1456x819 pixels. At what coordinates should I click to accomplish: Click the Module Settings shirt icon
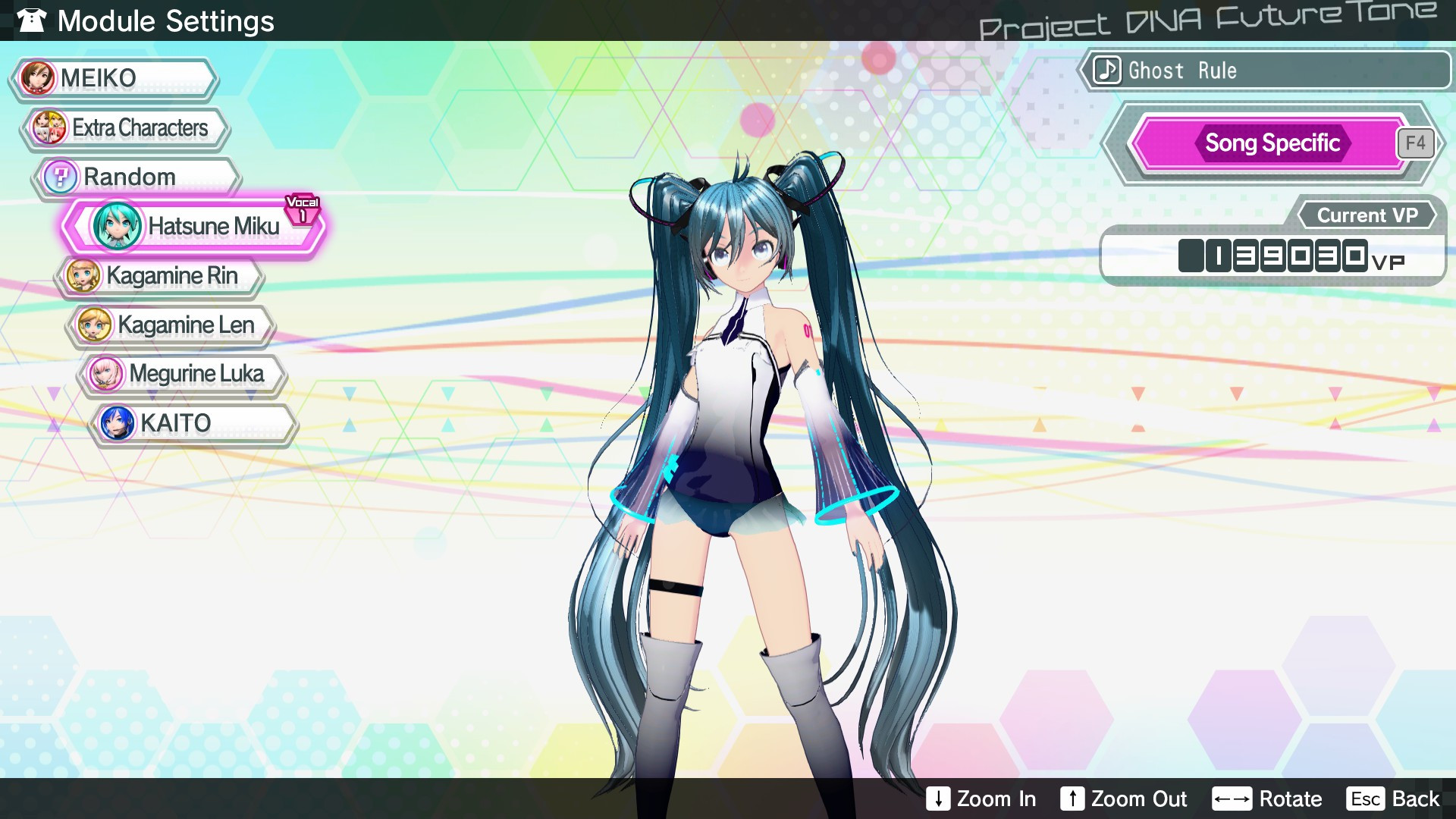[30, 20]
